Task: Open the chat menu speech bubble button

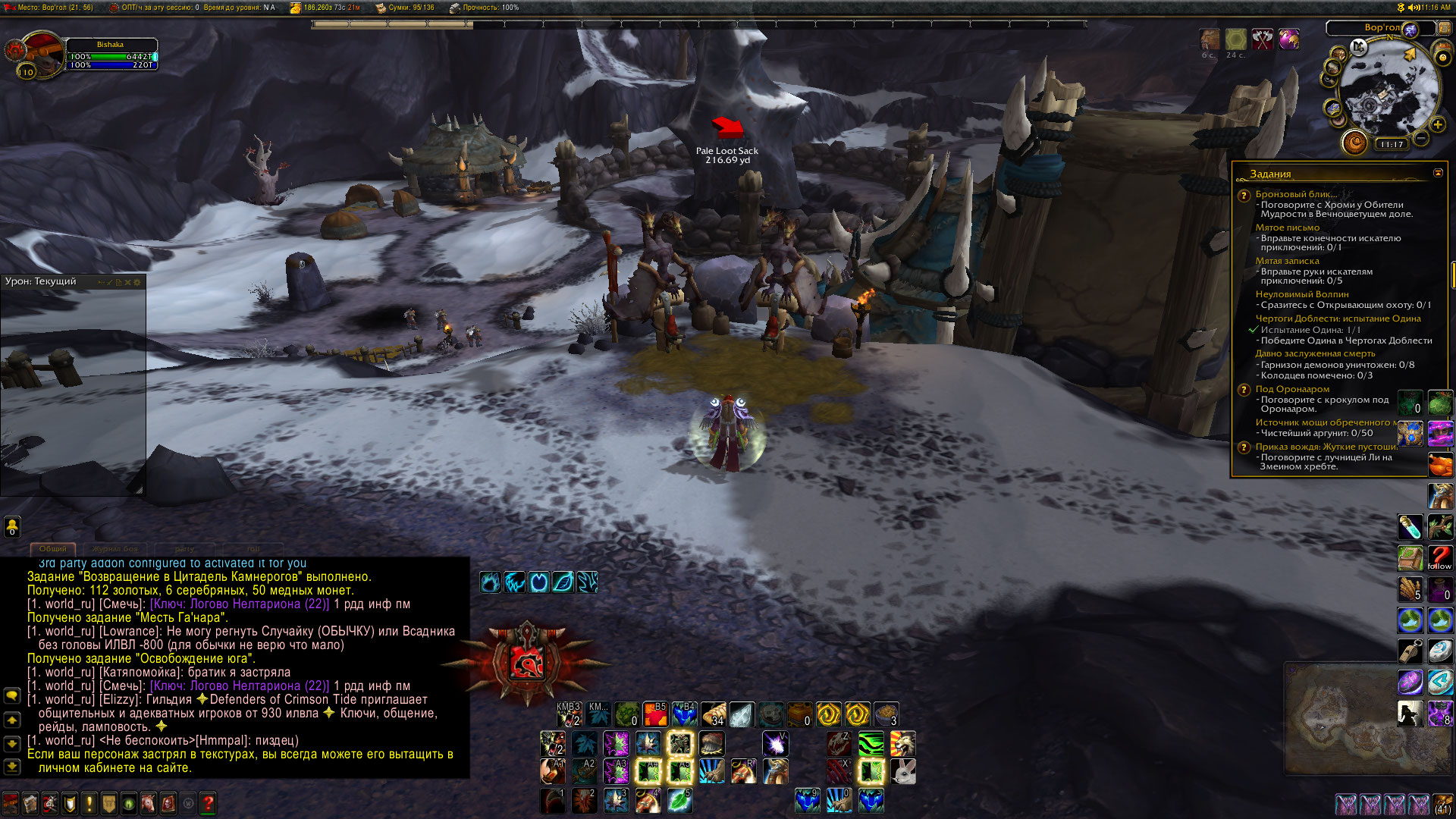Action: coord(12,695)
